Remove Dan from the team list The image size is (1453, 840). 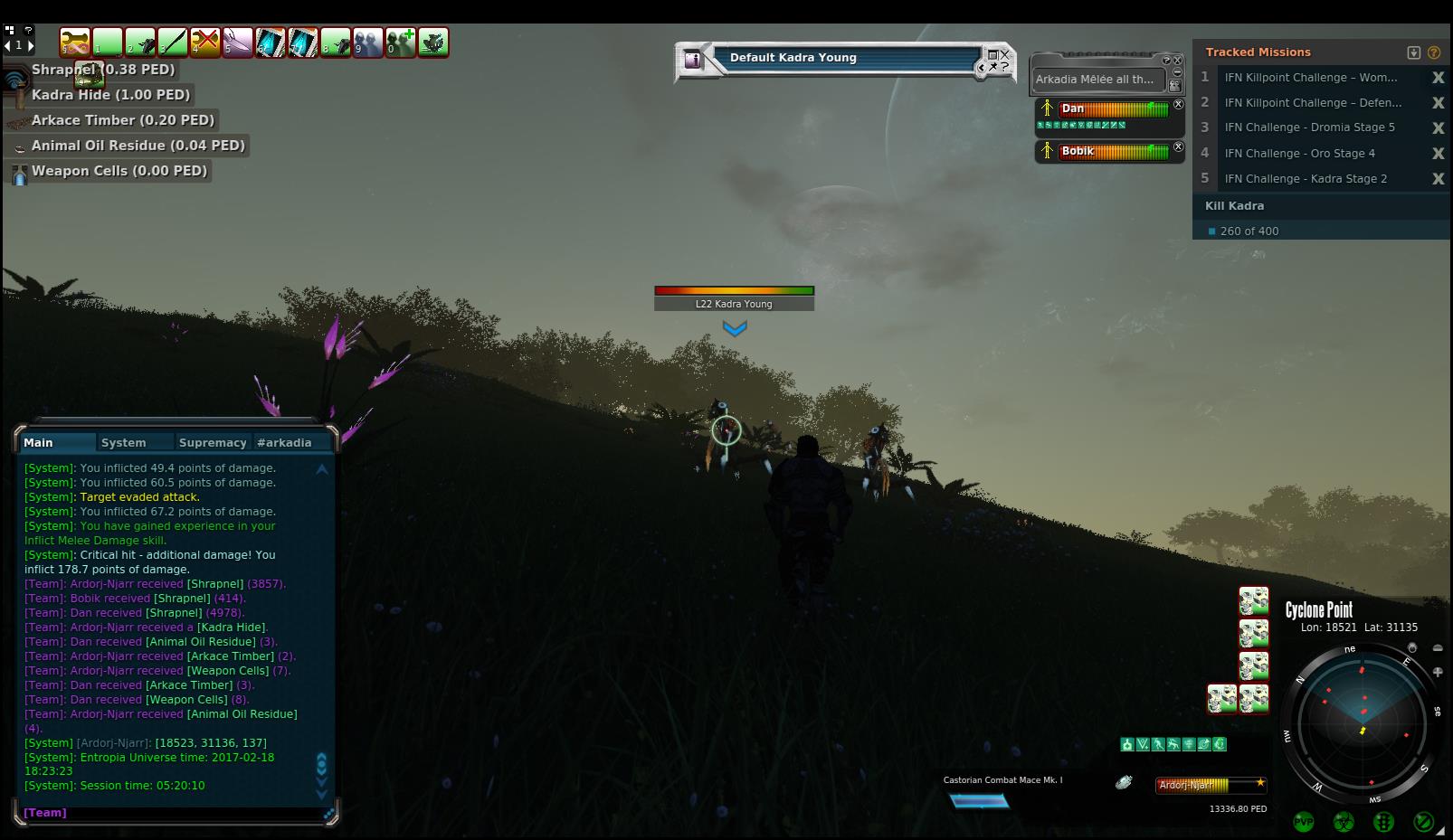click(1178, 104)
